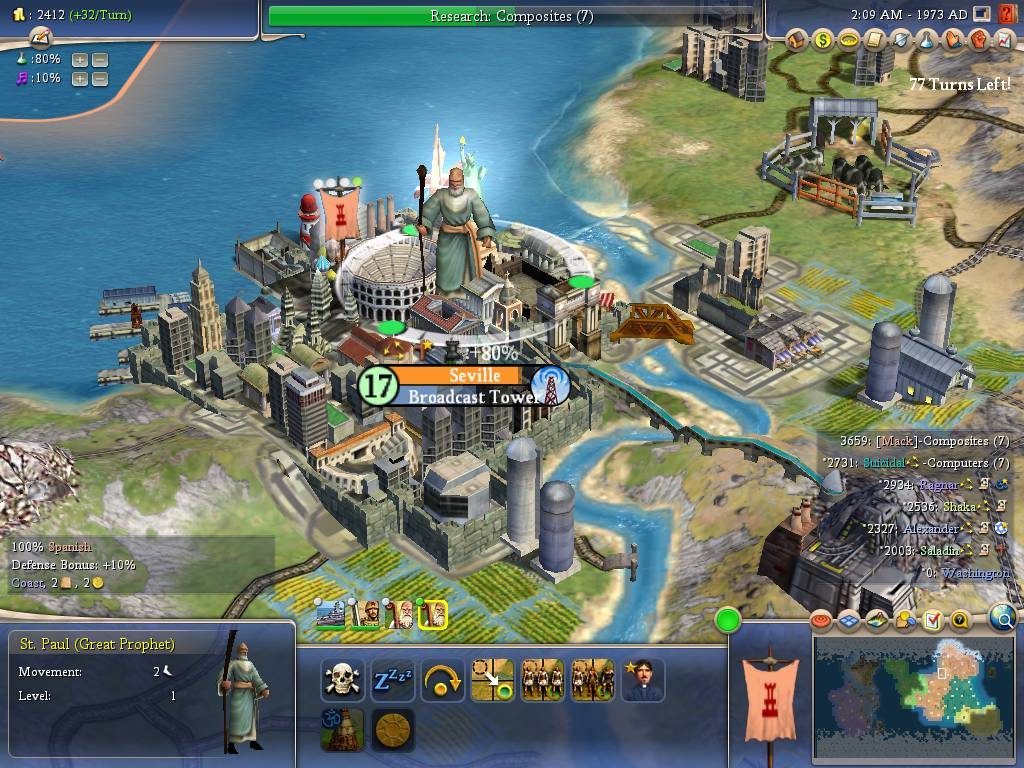The width and height of the screenshot is (1024, 768).
Task: Open the Financial Advisor dollar icon
Action: (823, 40)
